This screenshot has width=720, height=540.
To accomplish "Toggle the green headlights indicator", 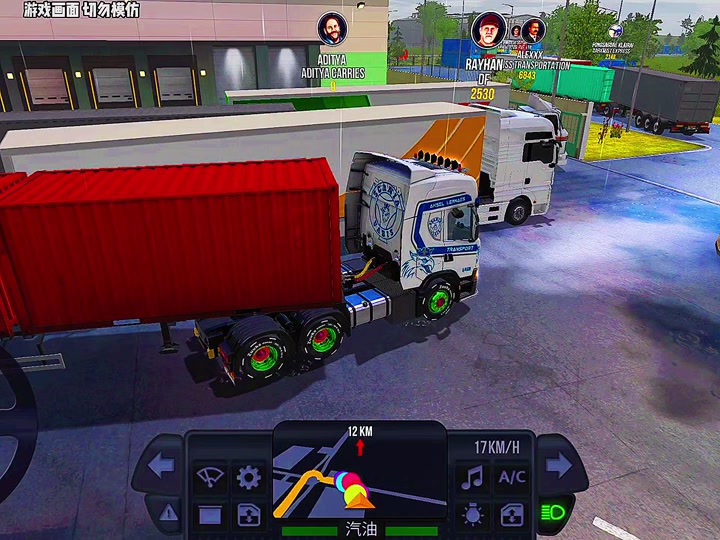I will coord(553,513).
